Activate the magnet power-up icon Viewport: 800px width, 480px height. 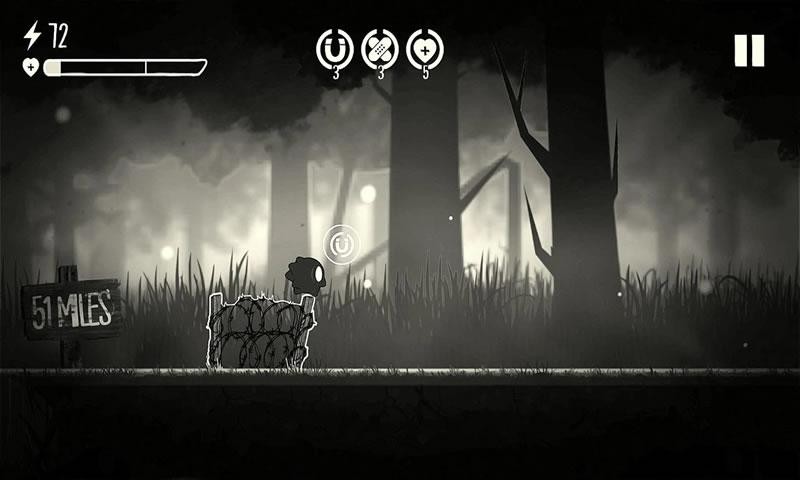tap(335, 47)
